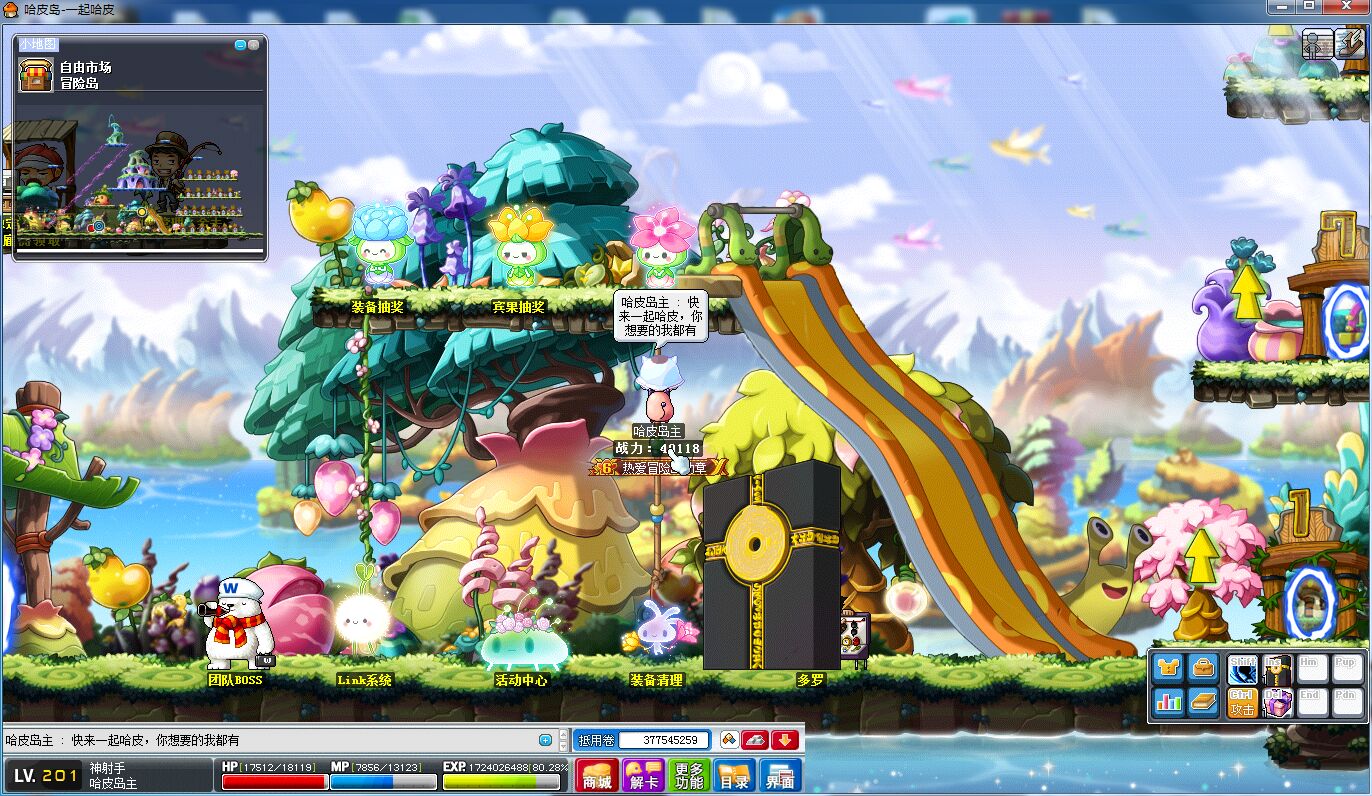
Task: Show the bar chart stats icon
Action: click(1168, 701)
